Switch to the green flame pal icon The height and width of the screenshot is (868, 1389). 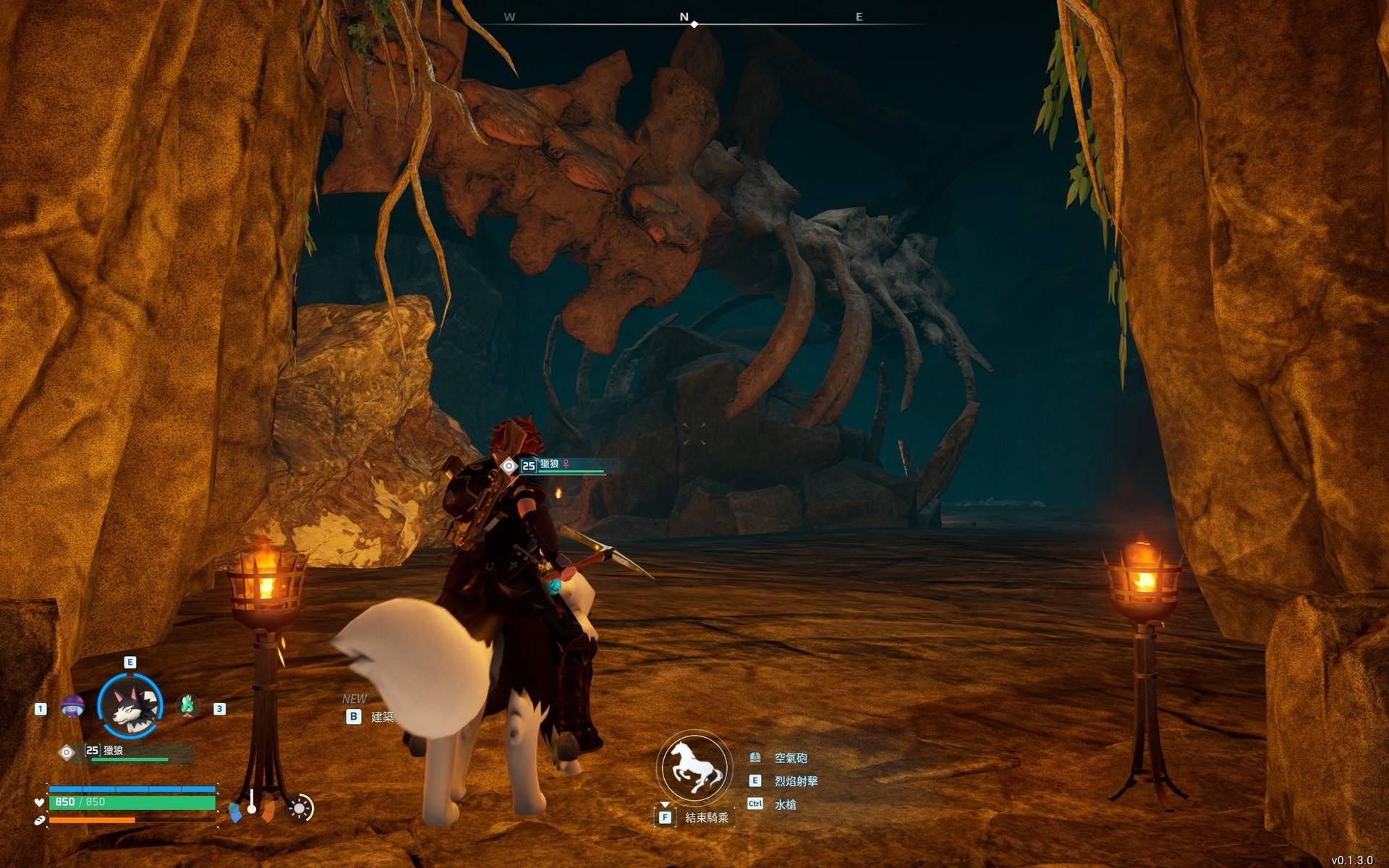pyautogui.click(x=188, y=705)
